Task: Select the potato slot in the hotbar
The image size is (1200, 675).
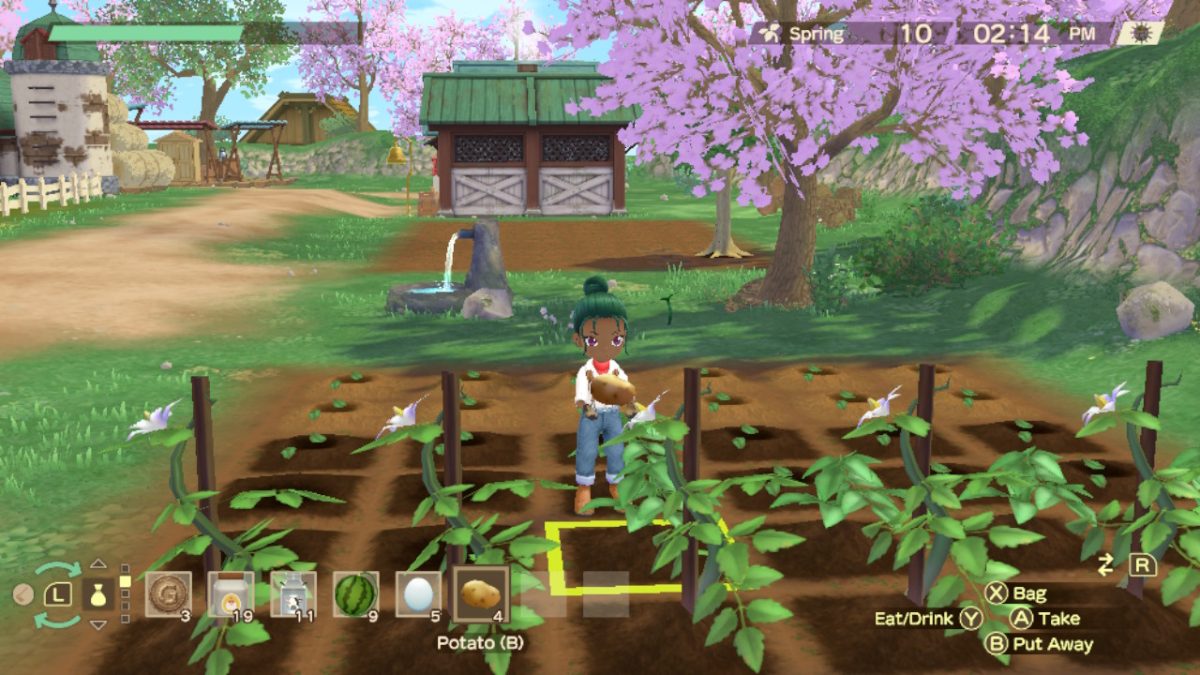Action: (x=481, y=594)
